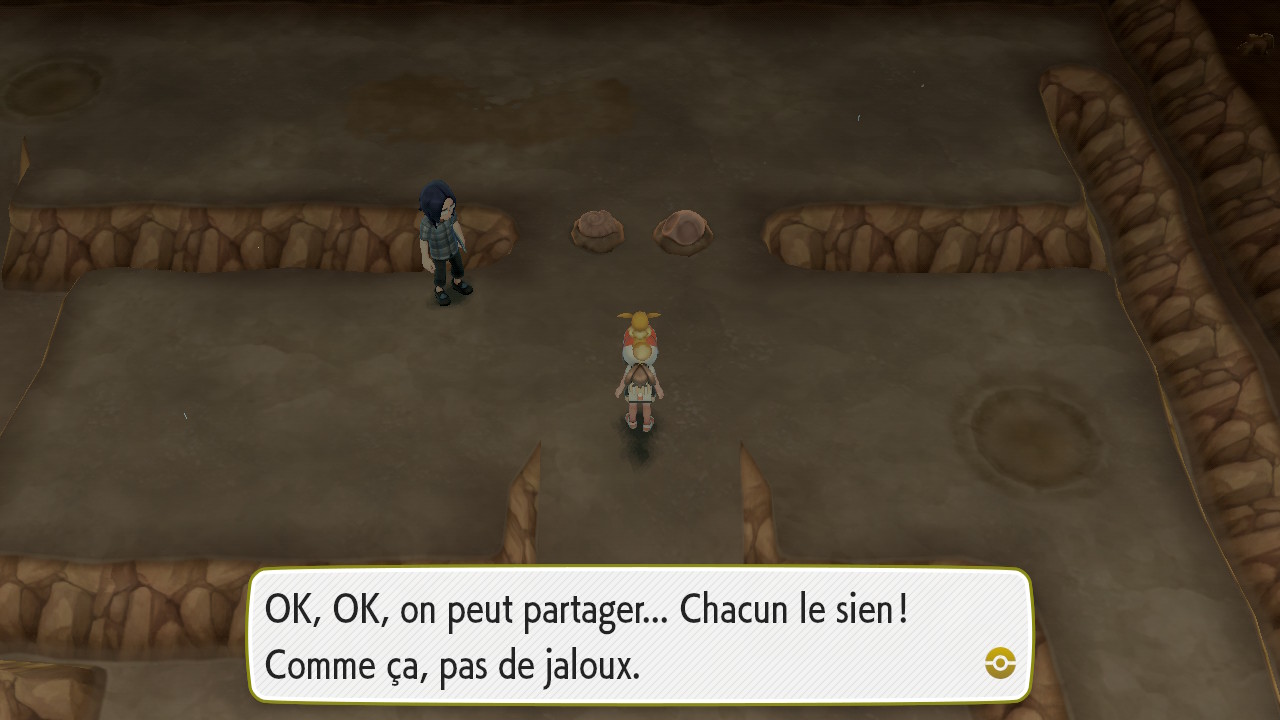Click the "OK, OK, on peut partager" dialogue box
This screenshot has height=720, width=1280.
[638, 636]
